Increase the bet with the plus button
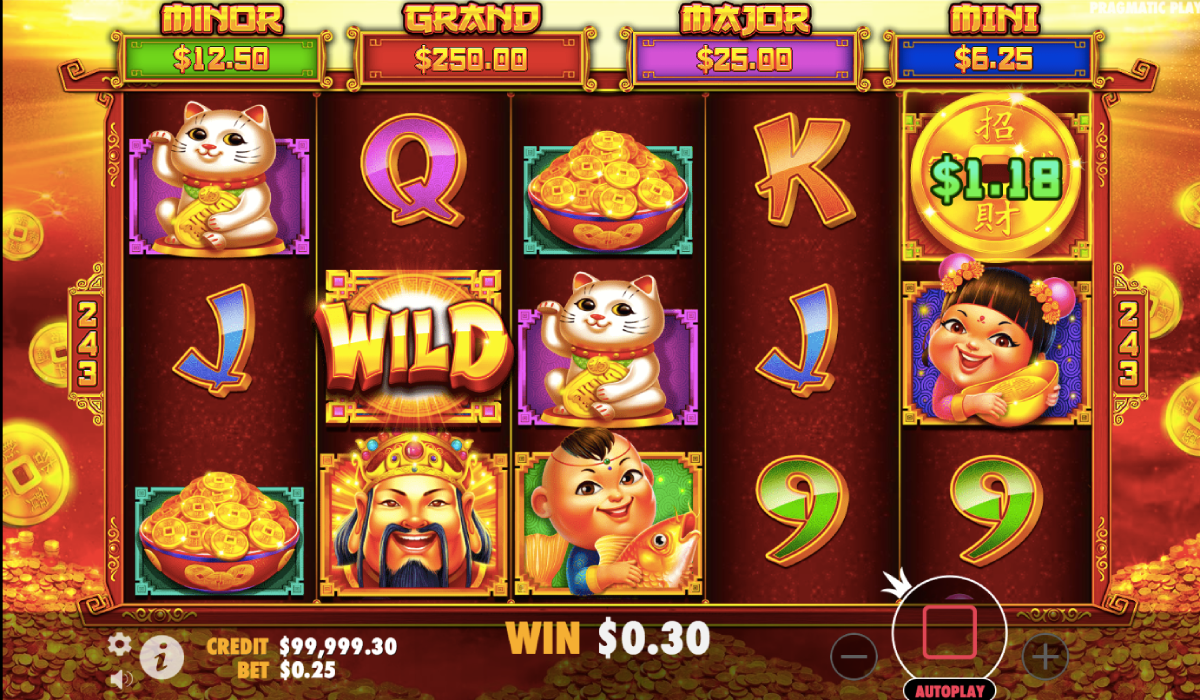 [x=1045, y=657]
